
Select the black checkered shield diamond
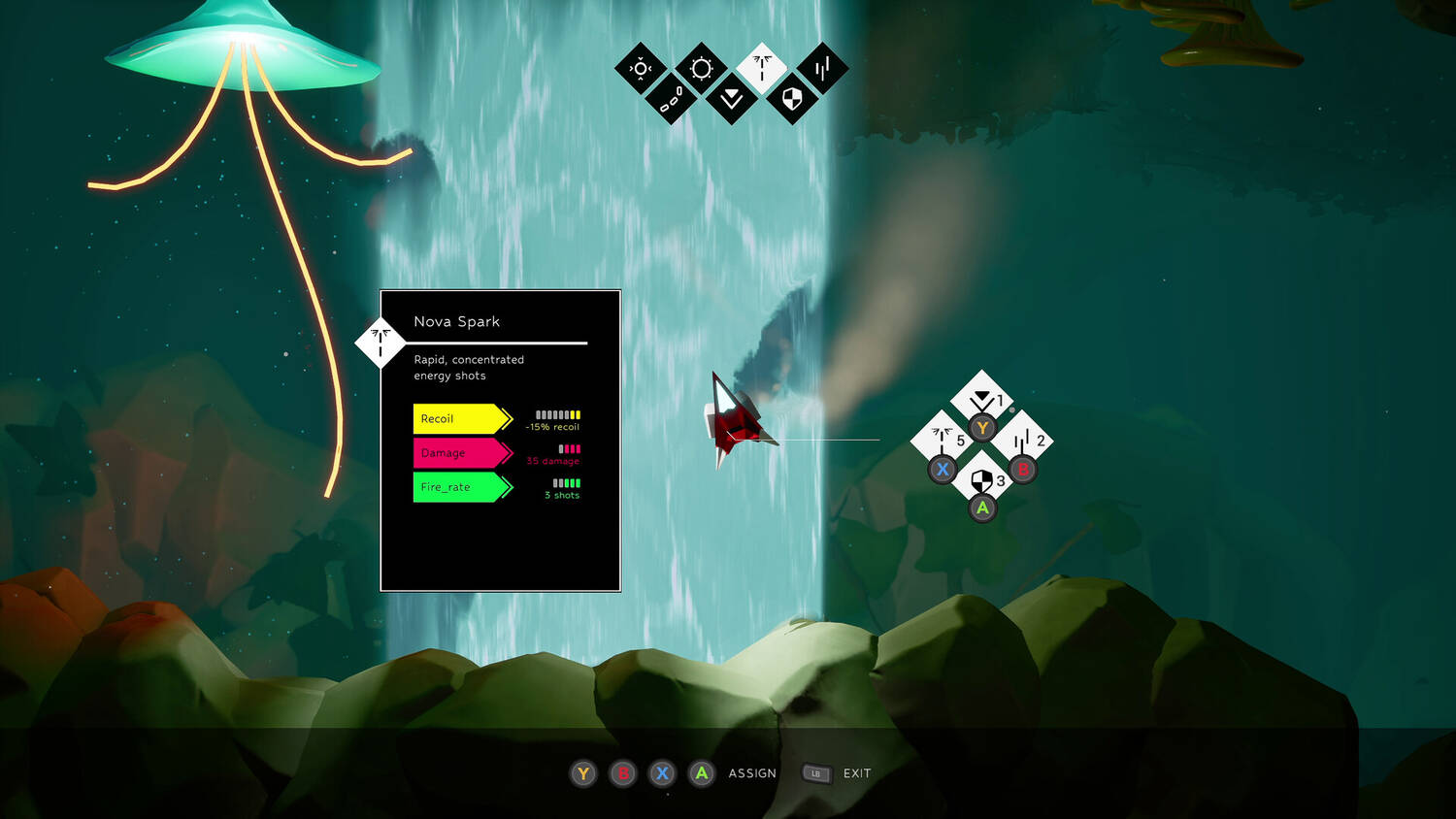[x=792, y=99]
